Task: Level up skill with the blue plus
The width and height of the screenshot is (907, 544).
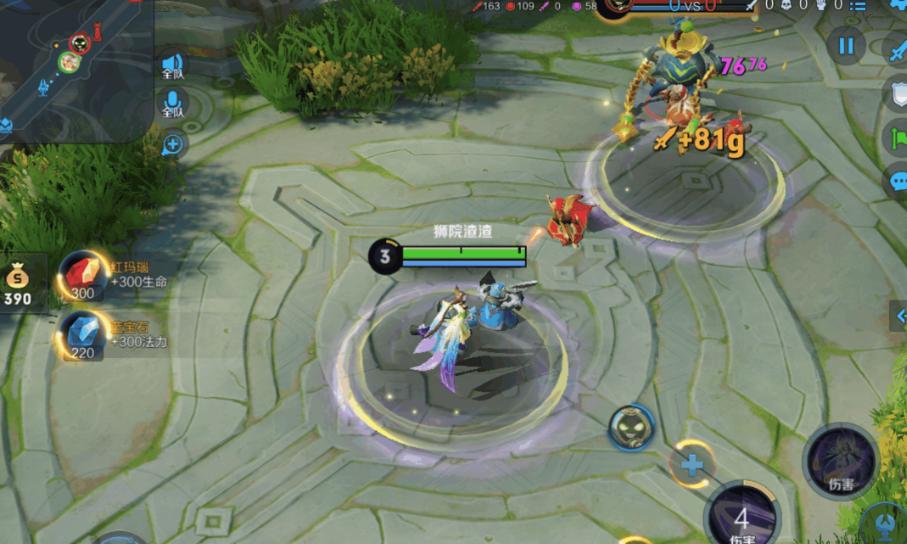Action: (691, 464)
